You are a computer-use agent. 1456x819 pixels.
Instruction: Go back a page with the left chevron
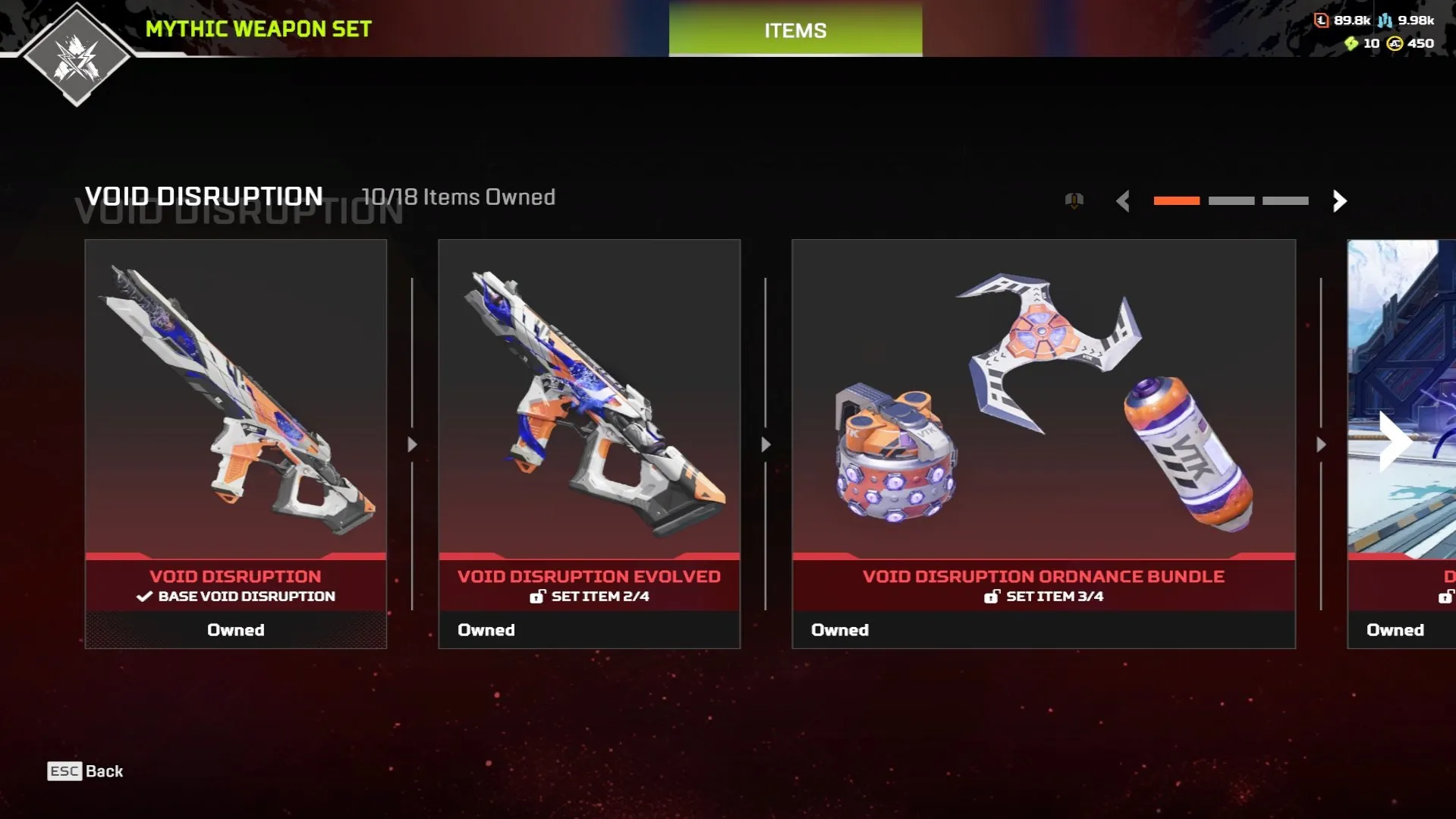point(1124,201)
